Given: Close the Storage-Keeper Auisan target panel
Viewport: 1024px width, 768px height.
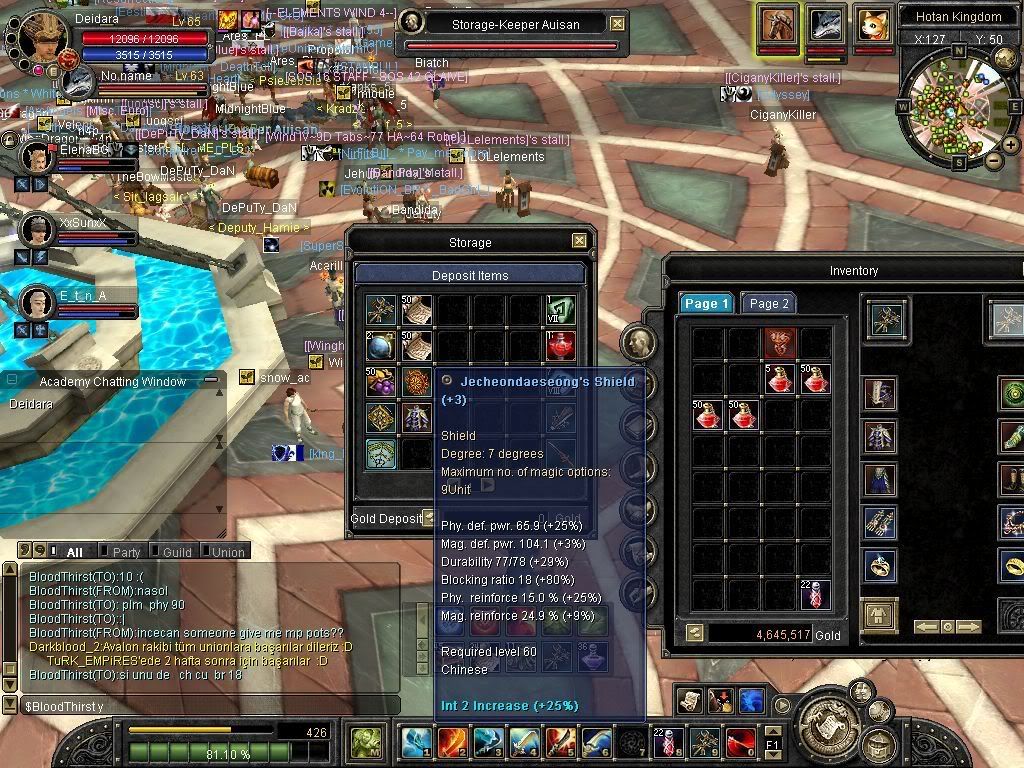Looking at the screenshot, I should coord(617,23).
